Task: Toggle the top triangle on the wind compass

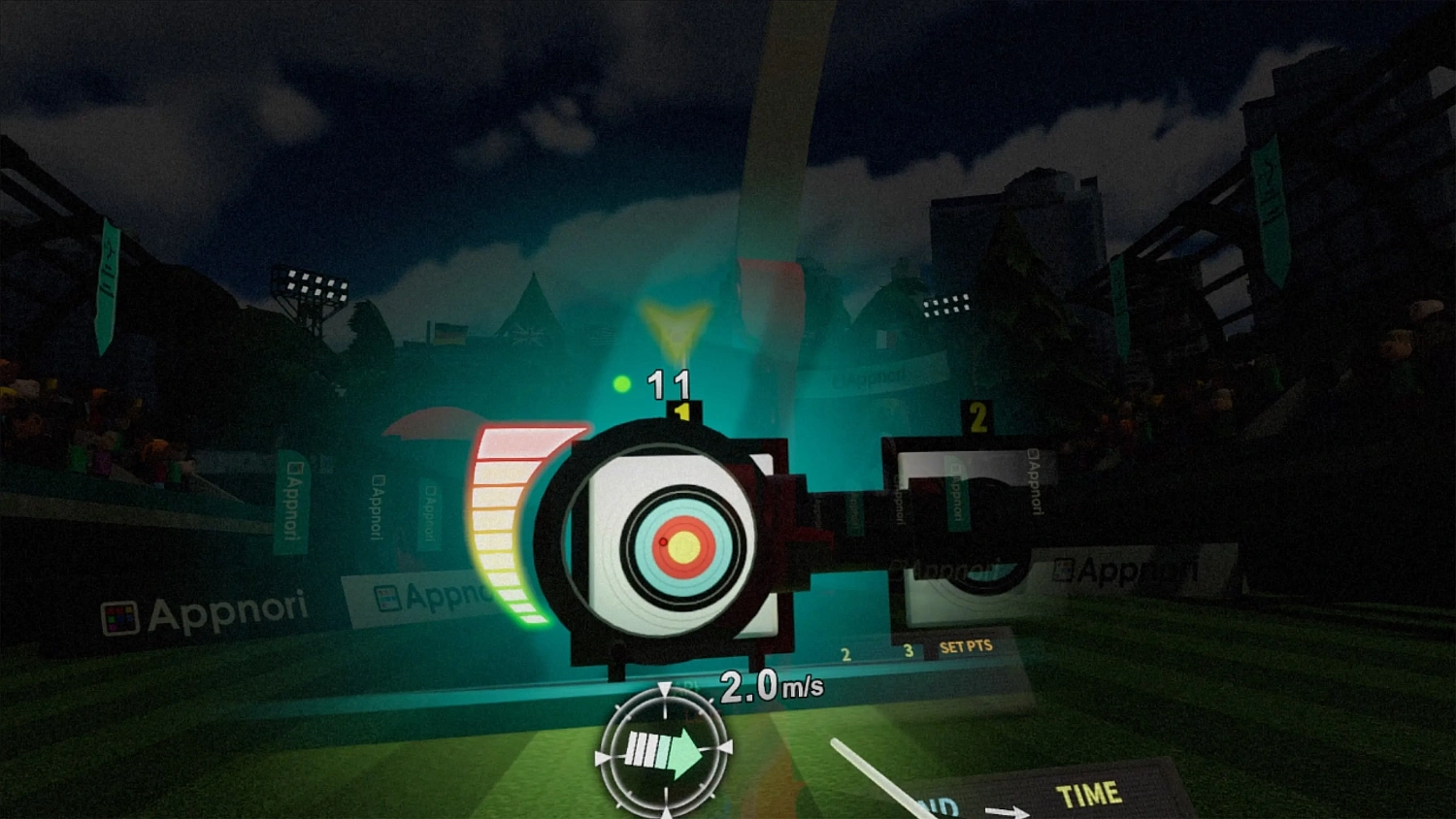Action: [x=665, y=688]
